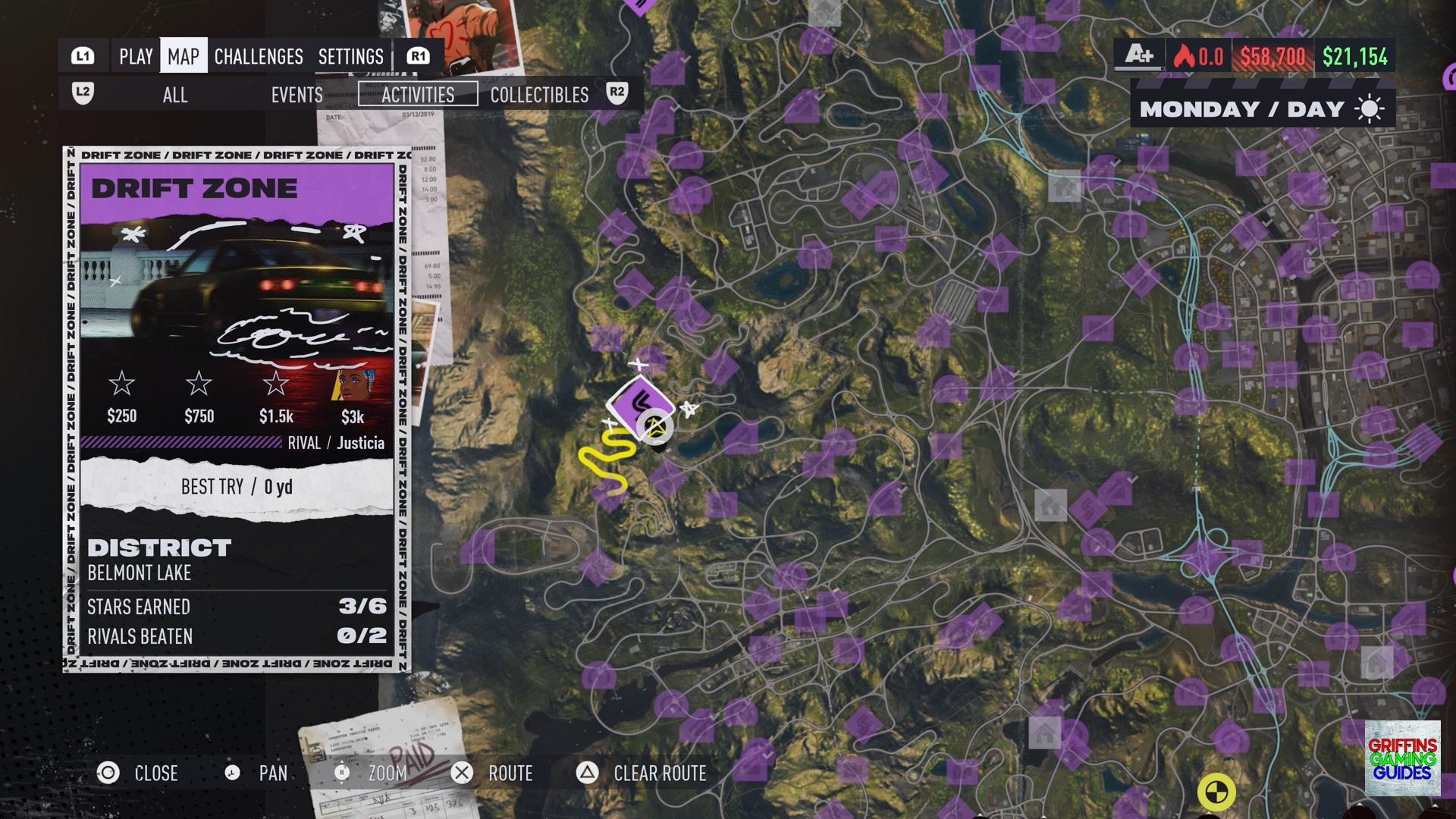Open the CHALLENGES tab
Screen dimensions: 1456x819
(x=259, y=57)
